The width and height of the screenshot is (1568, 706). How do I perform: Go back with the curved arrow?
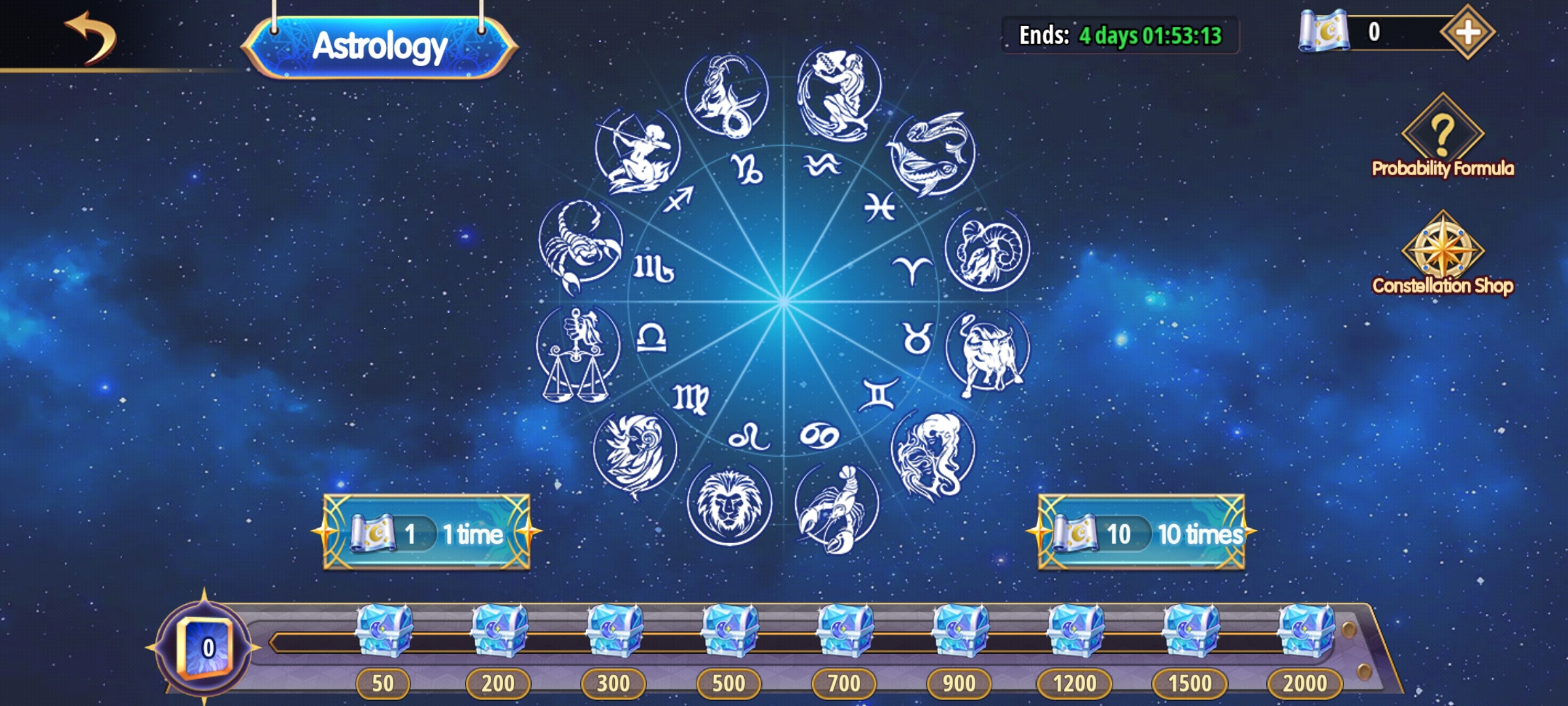tap(90, 38)
